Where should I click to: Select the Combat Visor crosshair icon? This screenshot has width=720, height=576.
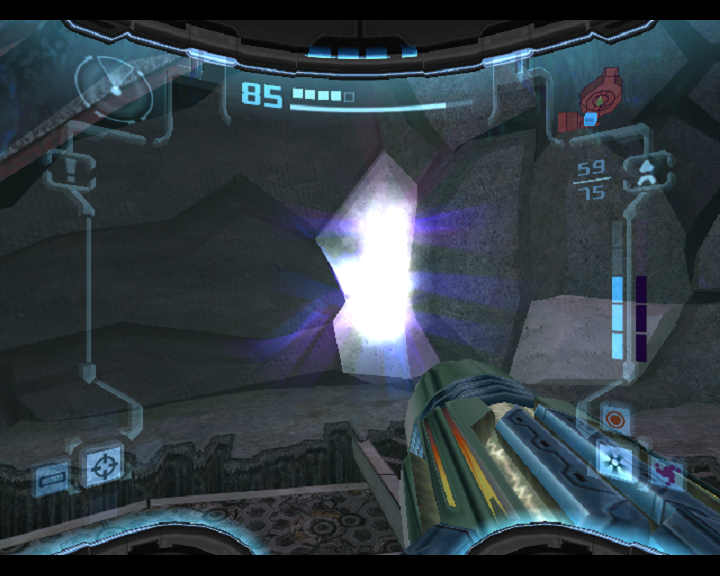click(102, 464)
